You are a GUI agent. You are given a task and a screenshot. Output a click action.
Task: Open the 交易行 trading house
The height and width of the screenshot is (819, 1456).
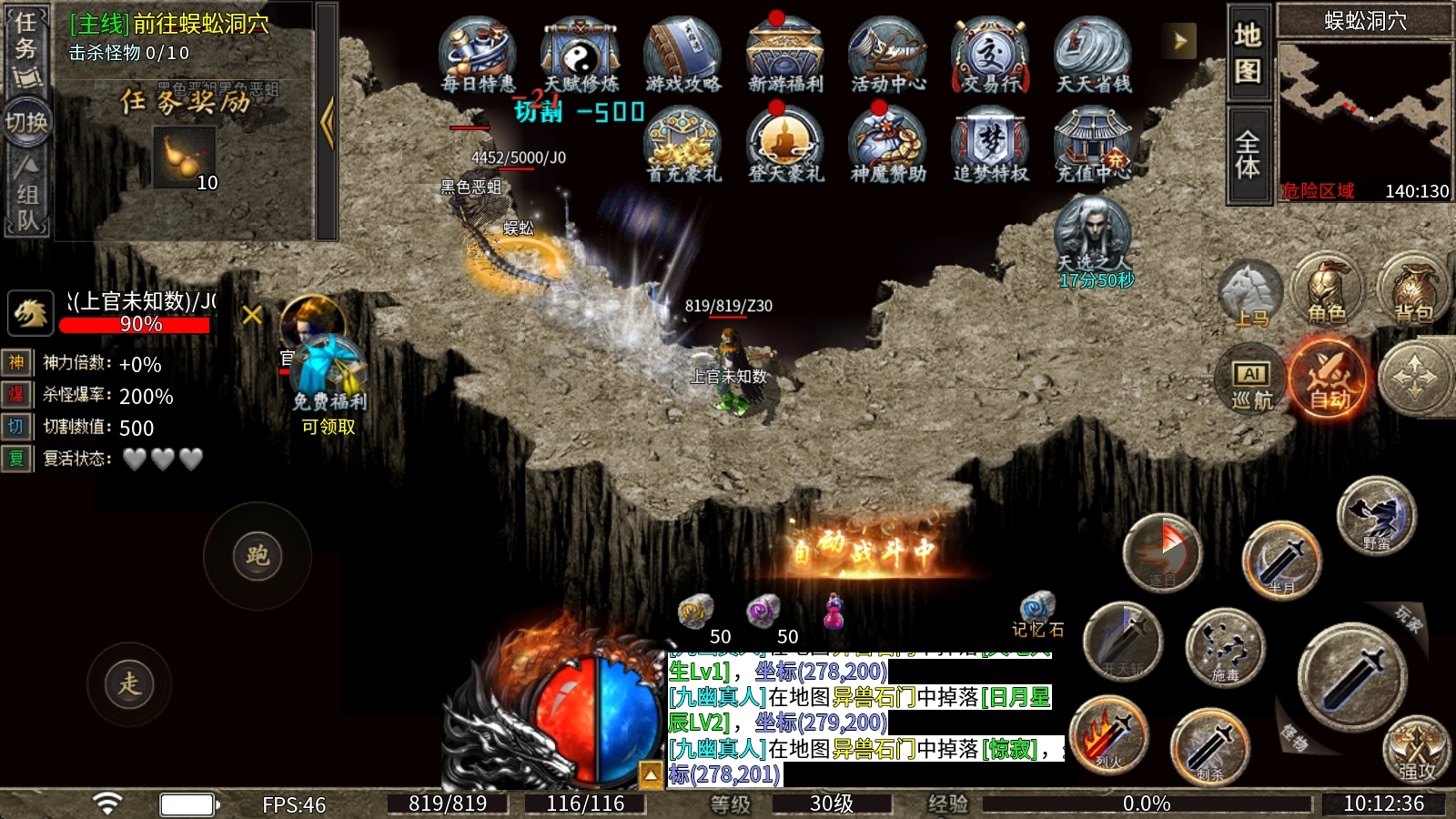point(990,55)
